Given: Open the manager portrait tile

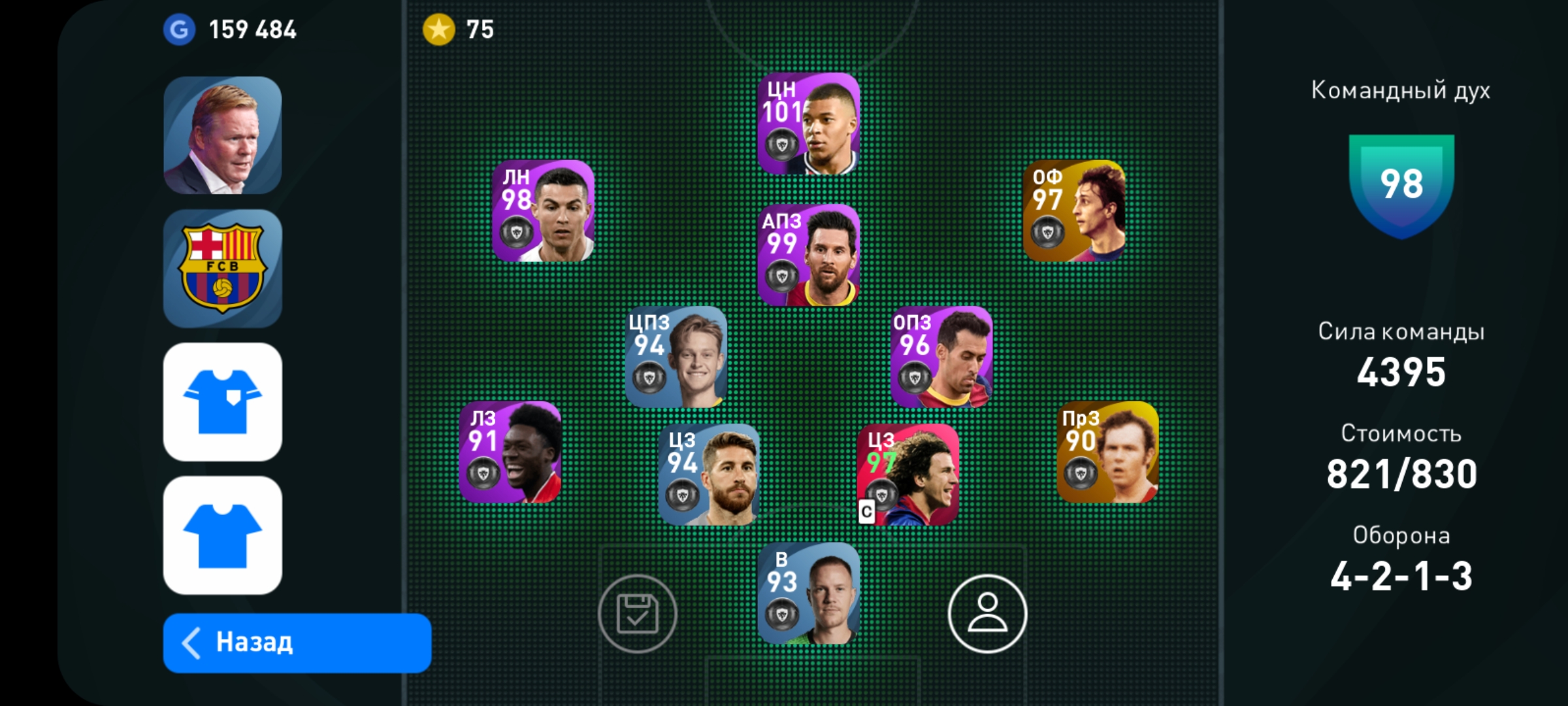Looking at the screenshot, I should point(223,135).
